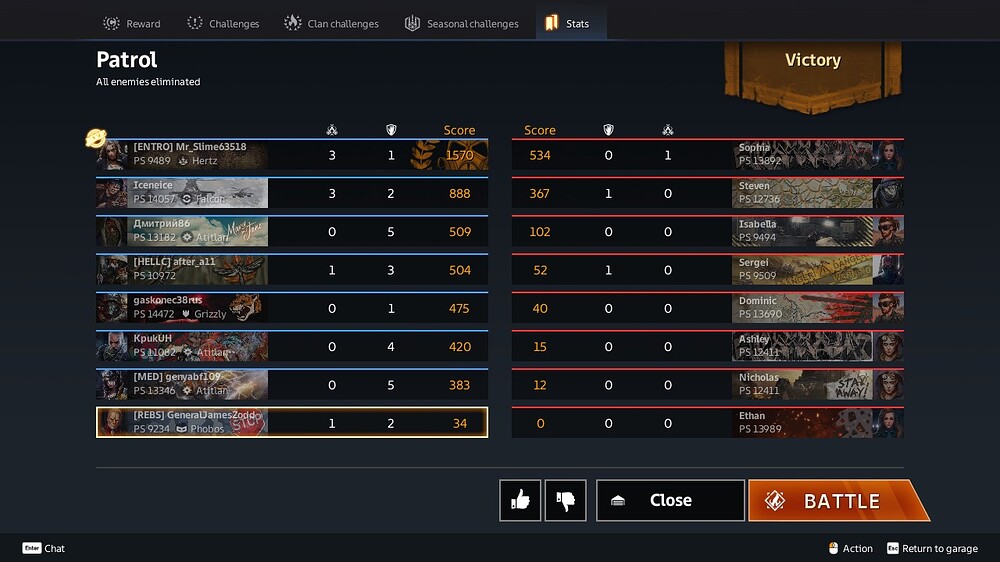This screenshot has width=1000, height=562.
Task: Choose the Iceneice player row
Action: (291, 193)
